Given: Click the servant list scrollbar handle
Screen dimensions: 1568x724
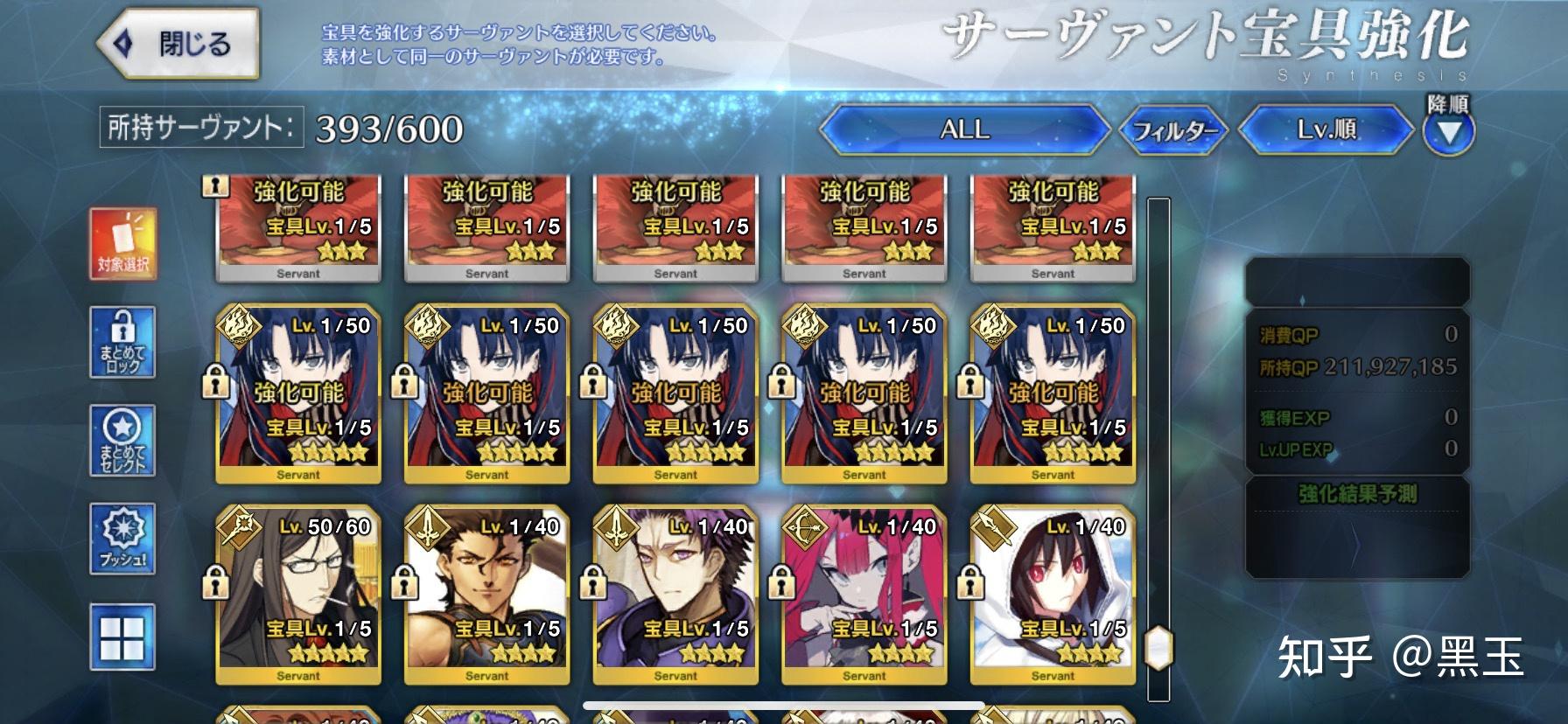Looking at the screenshot, I should (x=1158, y=648).
